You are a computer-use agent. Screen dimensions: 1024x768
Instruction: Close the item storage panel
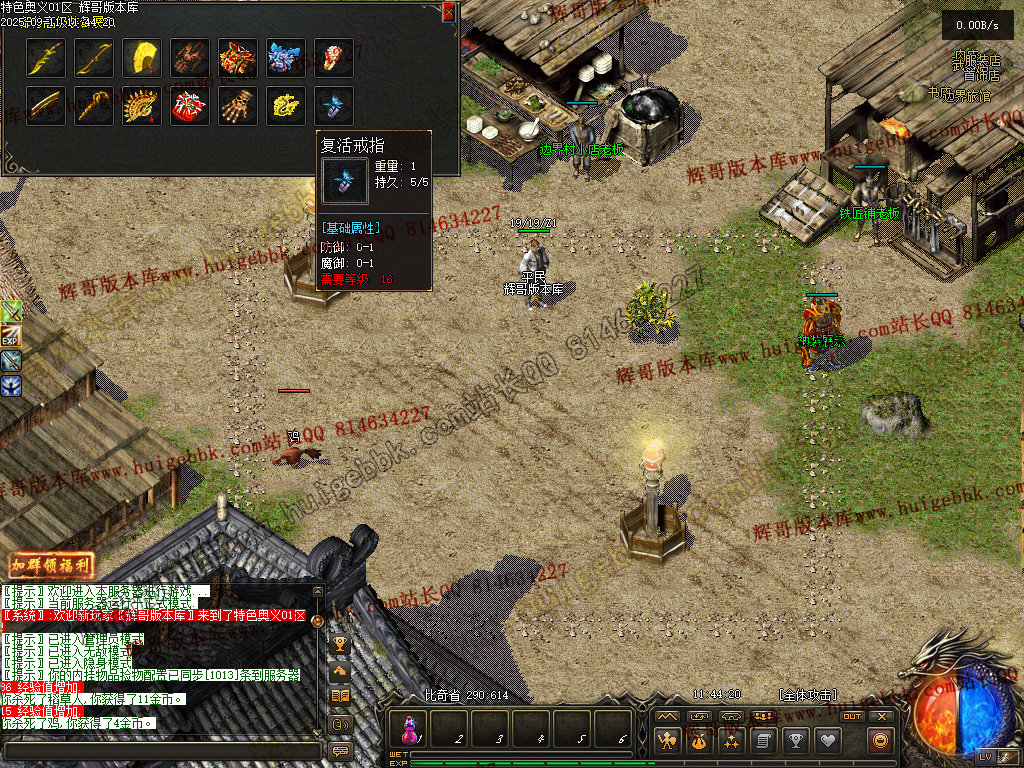tap(448, 12)
